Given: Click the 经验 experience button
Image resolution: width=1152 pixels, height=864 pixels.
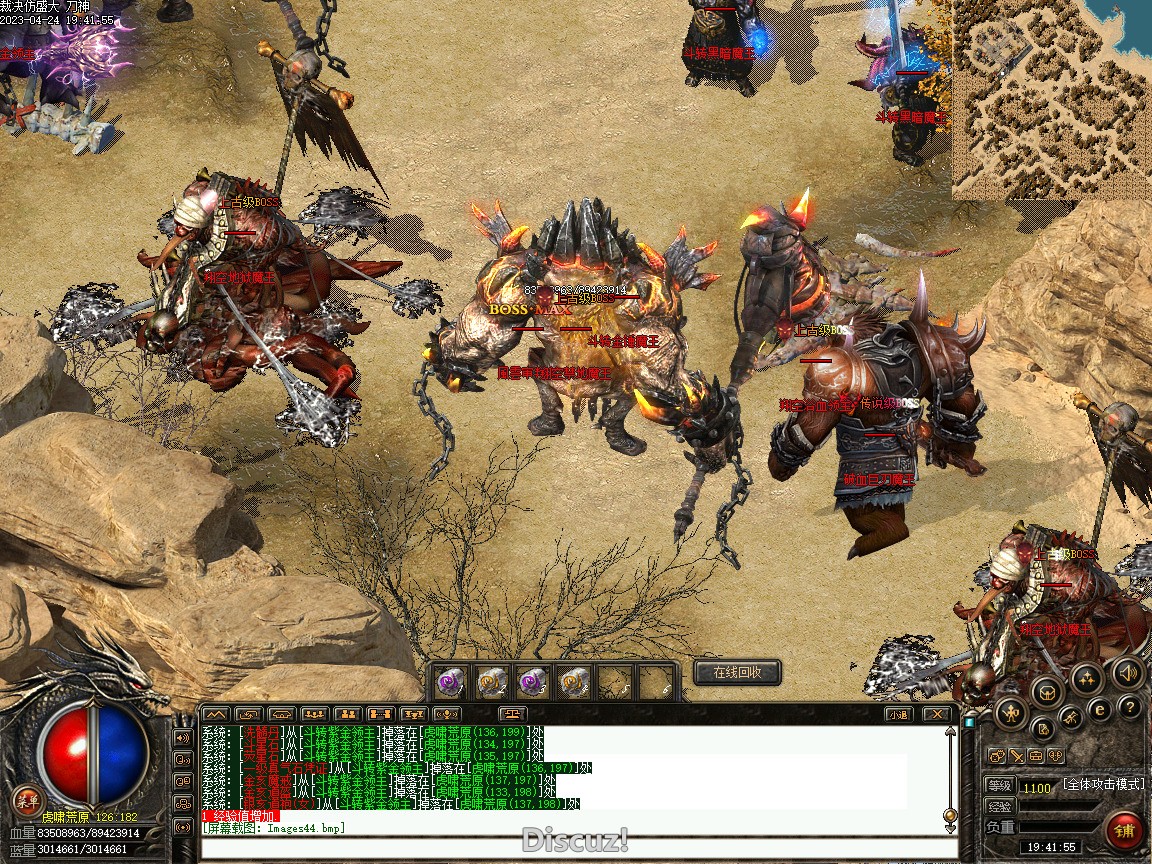Looking at the screenshot, I should point(1000,806).
